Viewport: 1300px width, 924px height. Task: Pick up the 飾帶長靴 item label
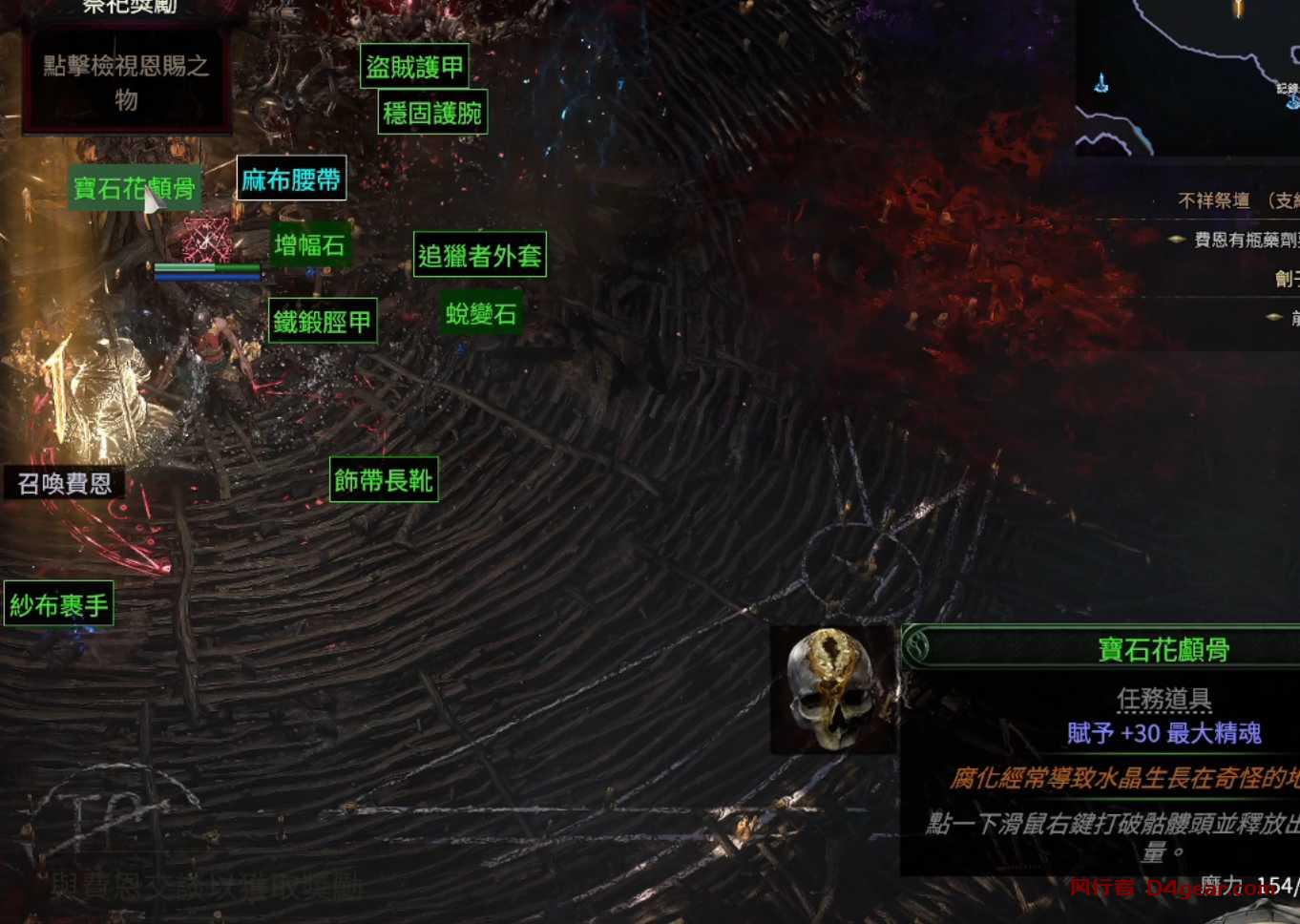(x=384, y=480)
